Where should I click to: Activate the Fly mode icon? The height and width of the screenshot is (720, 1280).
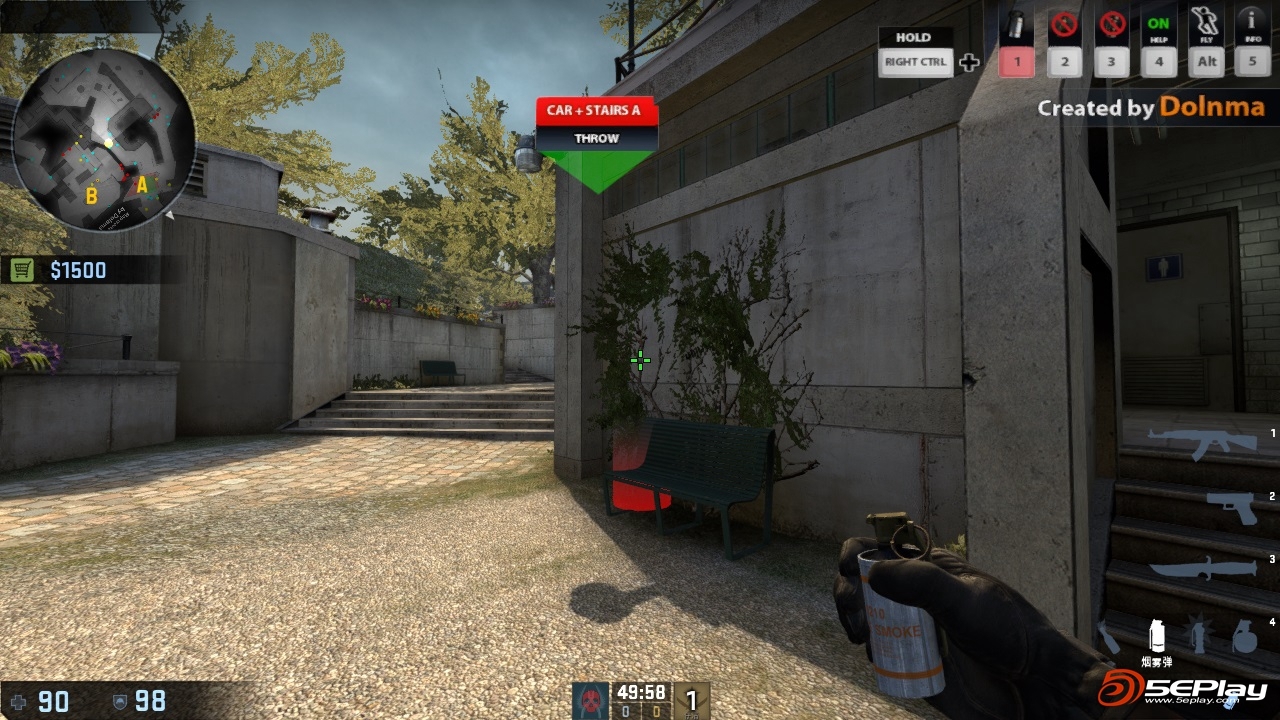[1207, 24]
